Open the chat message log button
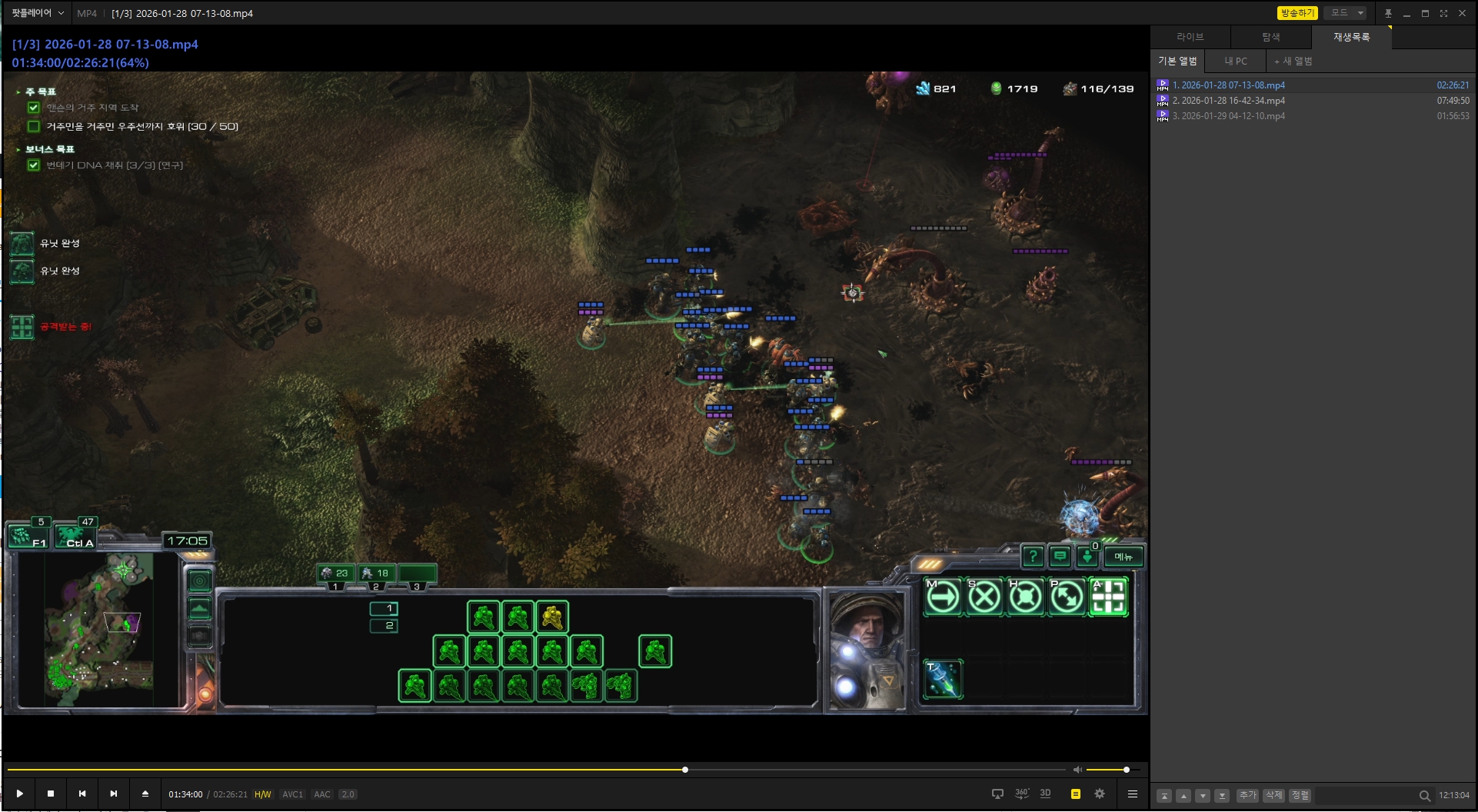The width and height of the screenshot is (1478, 812). (1060, 556)
